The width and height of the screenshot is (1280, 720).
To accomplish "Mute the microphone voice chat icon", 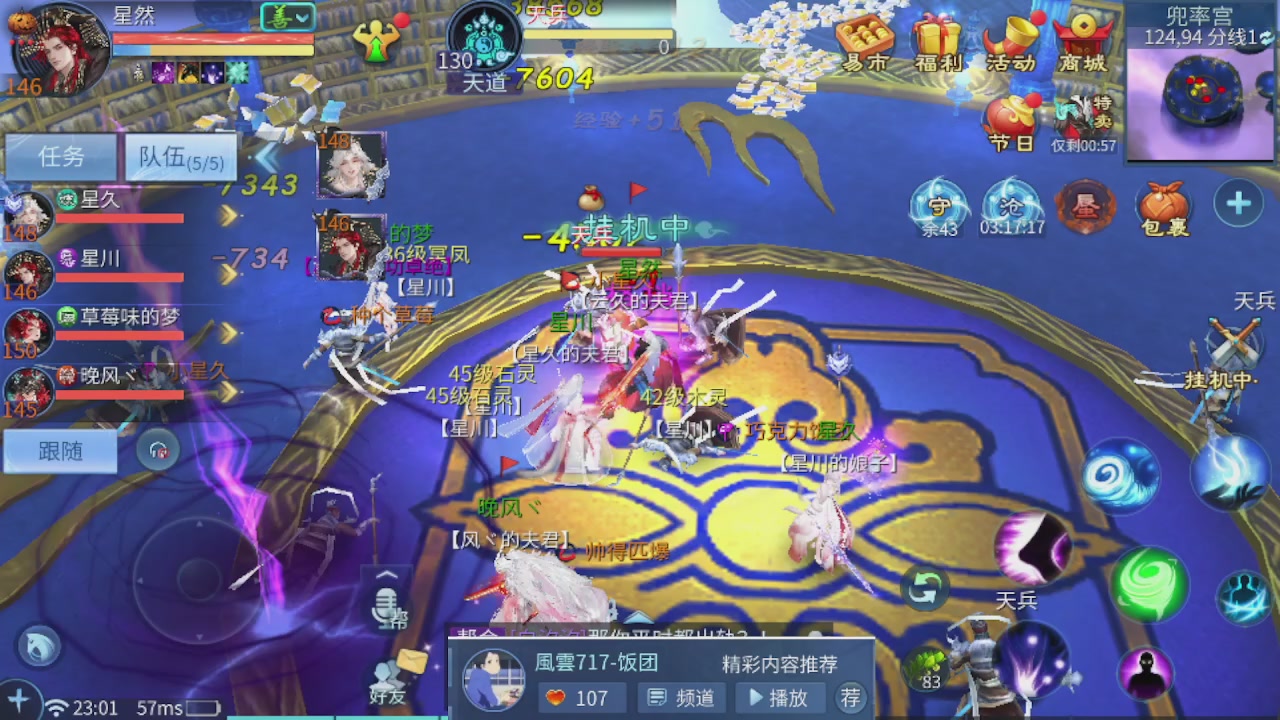I will click(x=385, y=605).
